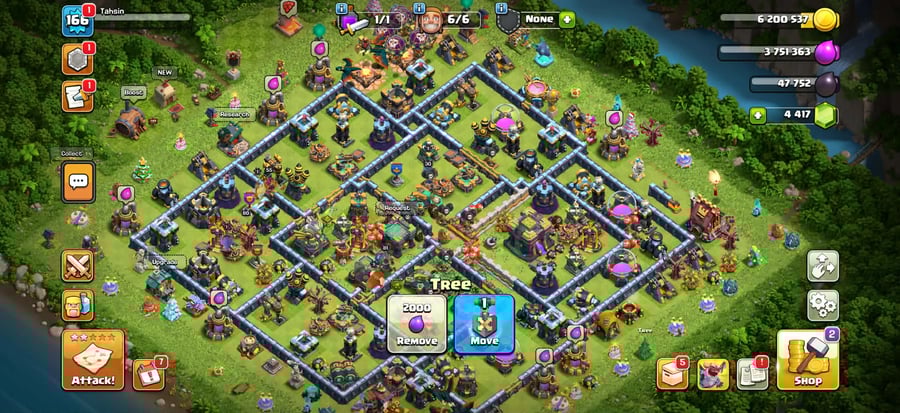900x413 pixels.
Task: Open the Shop
Action: click(x=807, y=358)
